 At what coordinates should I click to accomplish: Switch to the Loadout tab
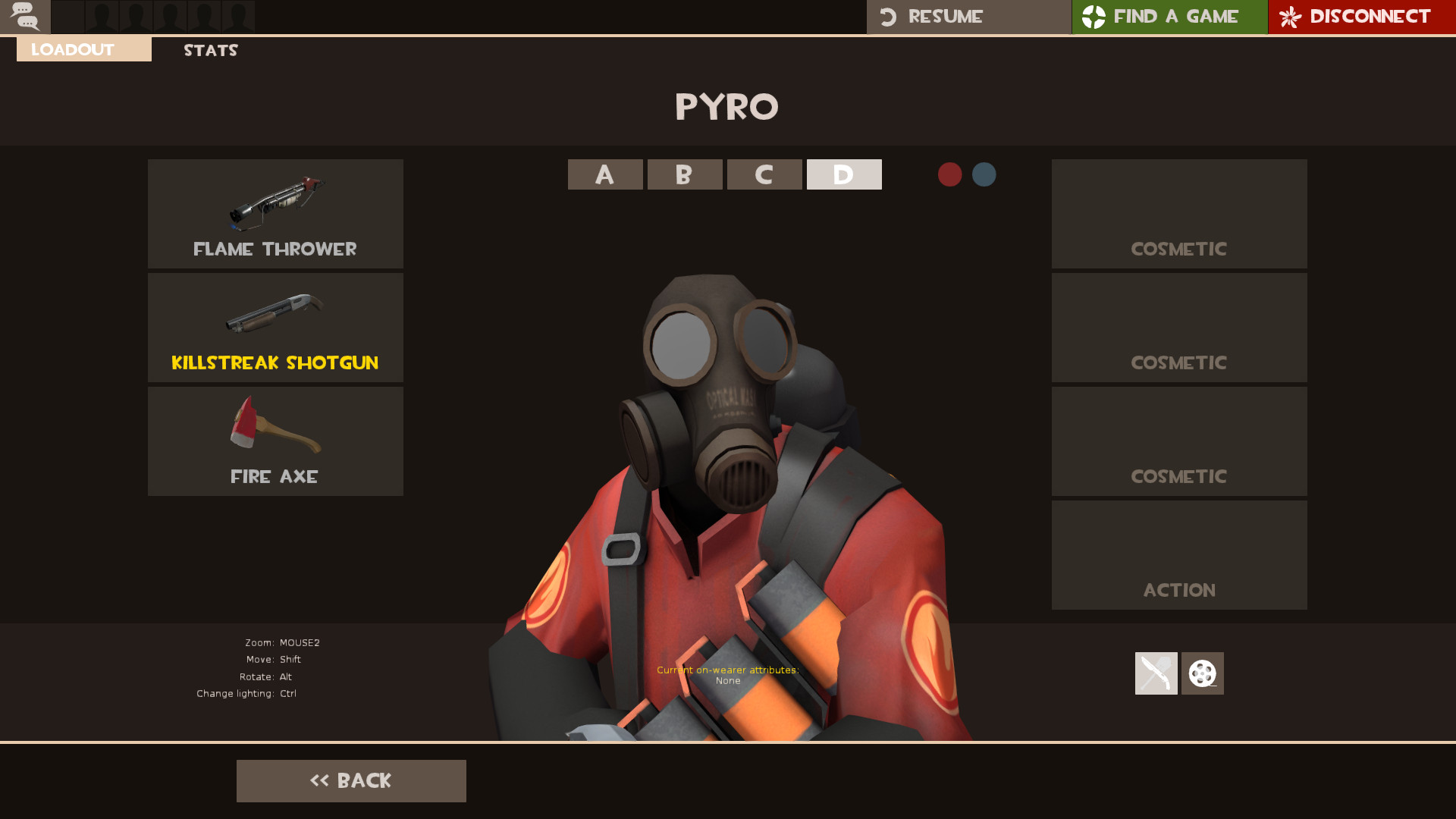[x=72, y=49]
